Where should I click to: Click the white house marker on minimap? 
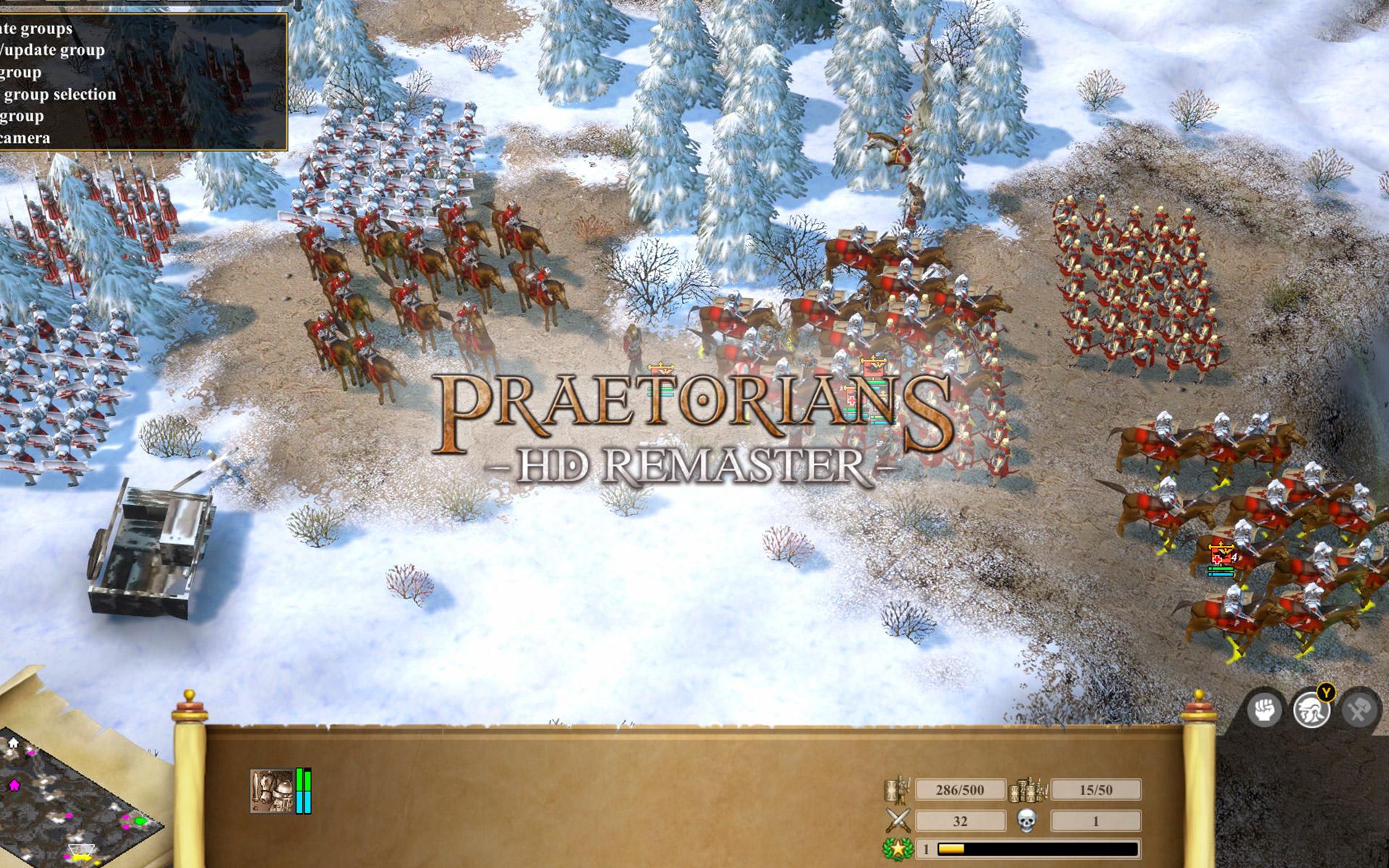pos(13,743)
